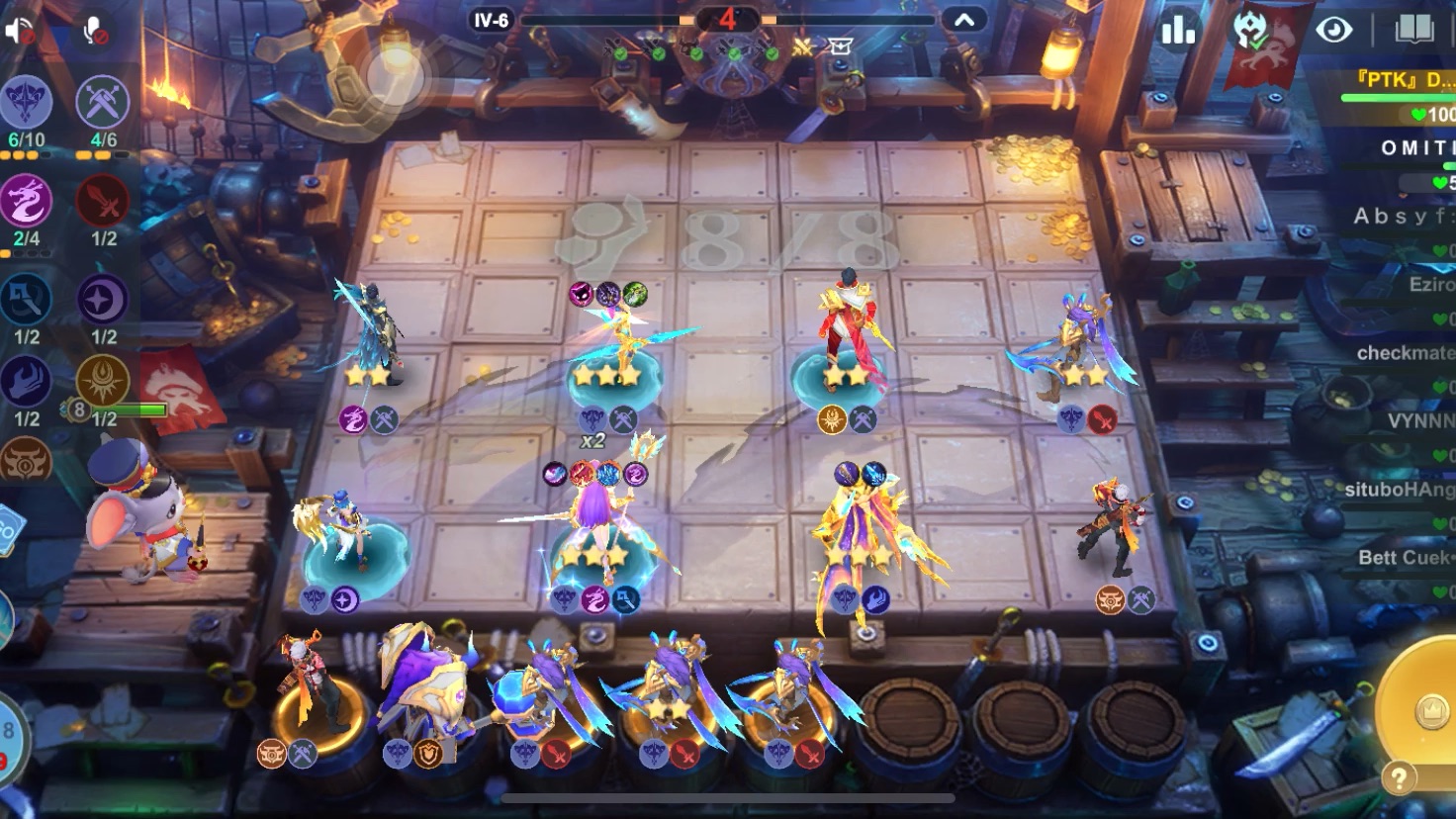The image size is (1456, 819).
Task: Select the Dragon synergy icon showing 2/4
Action: click(27, 198)
